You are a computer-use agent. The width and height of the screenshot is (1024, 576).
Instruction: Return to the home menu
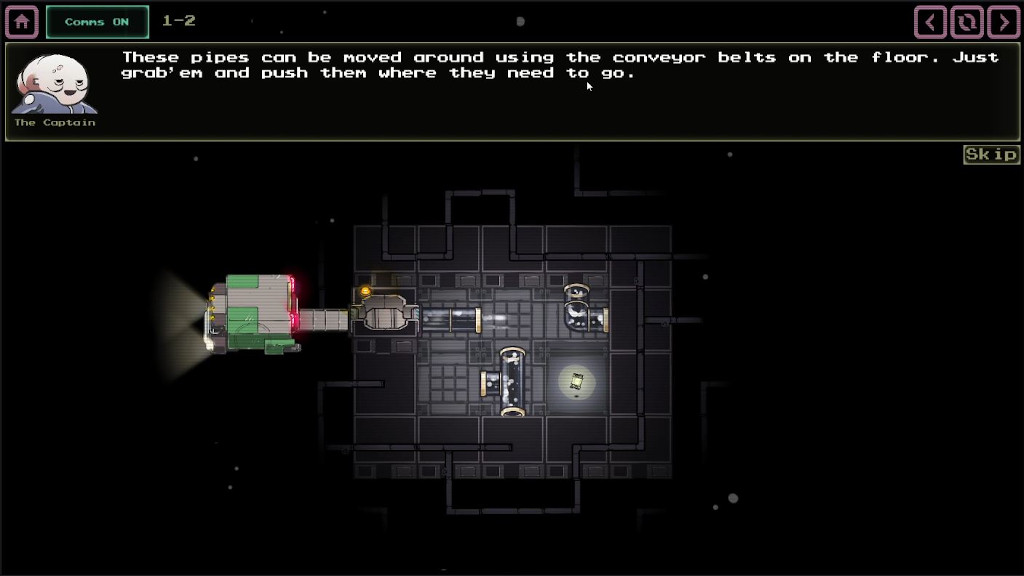(22, 21)
